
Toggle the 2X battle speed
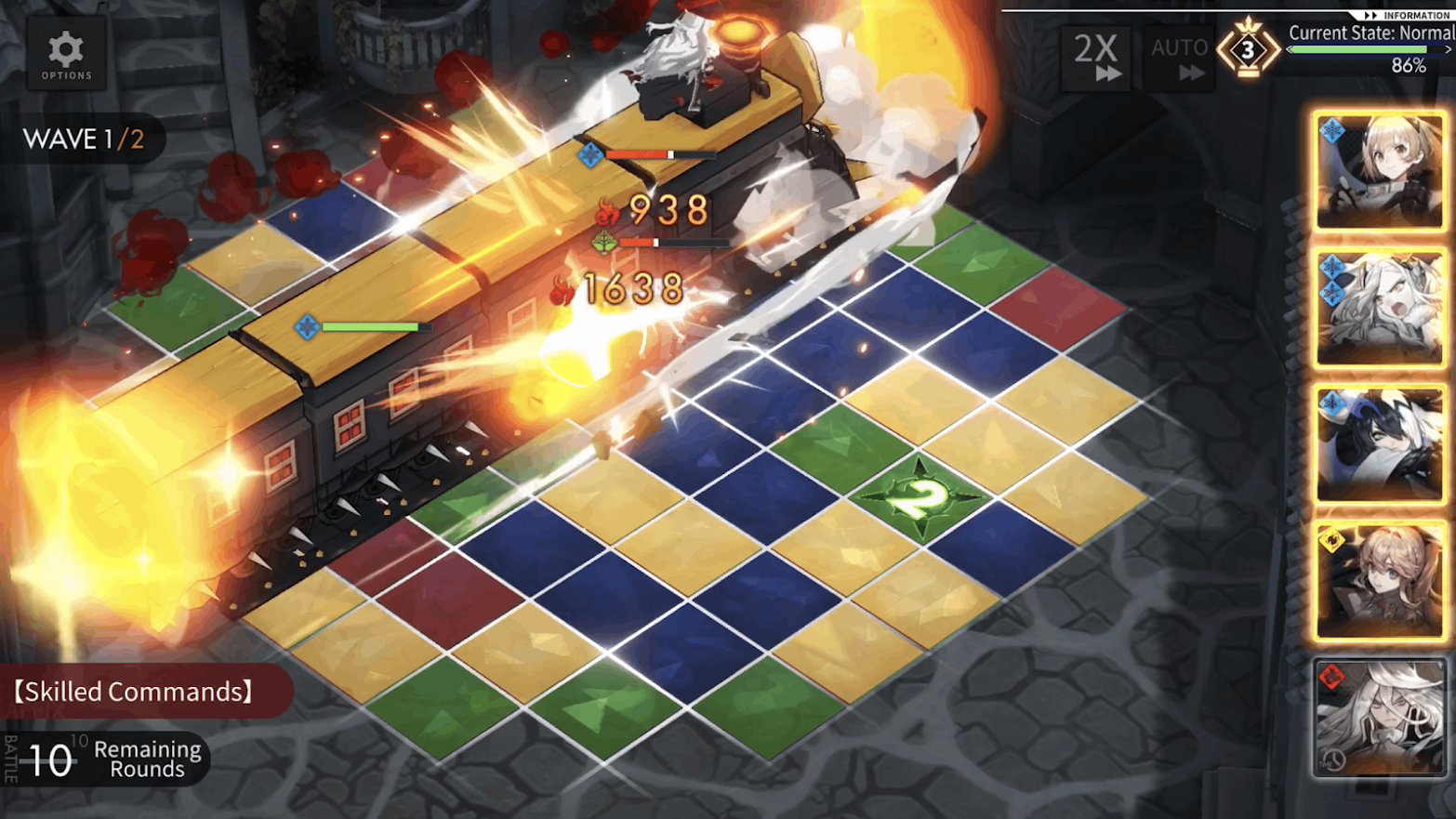coord(1096,58)
